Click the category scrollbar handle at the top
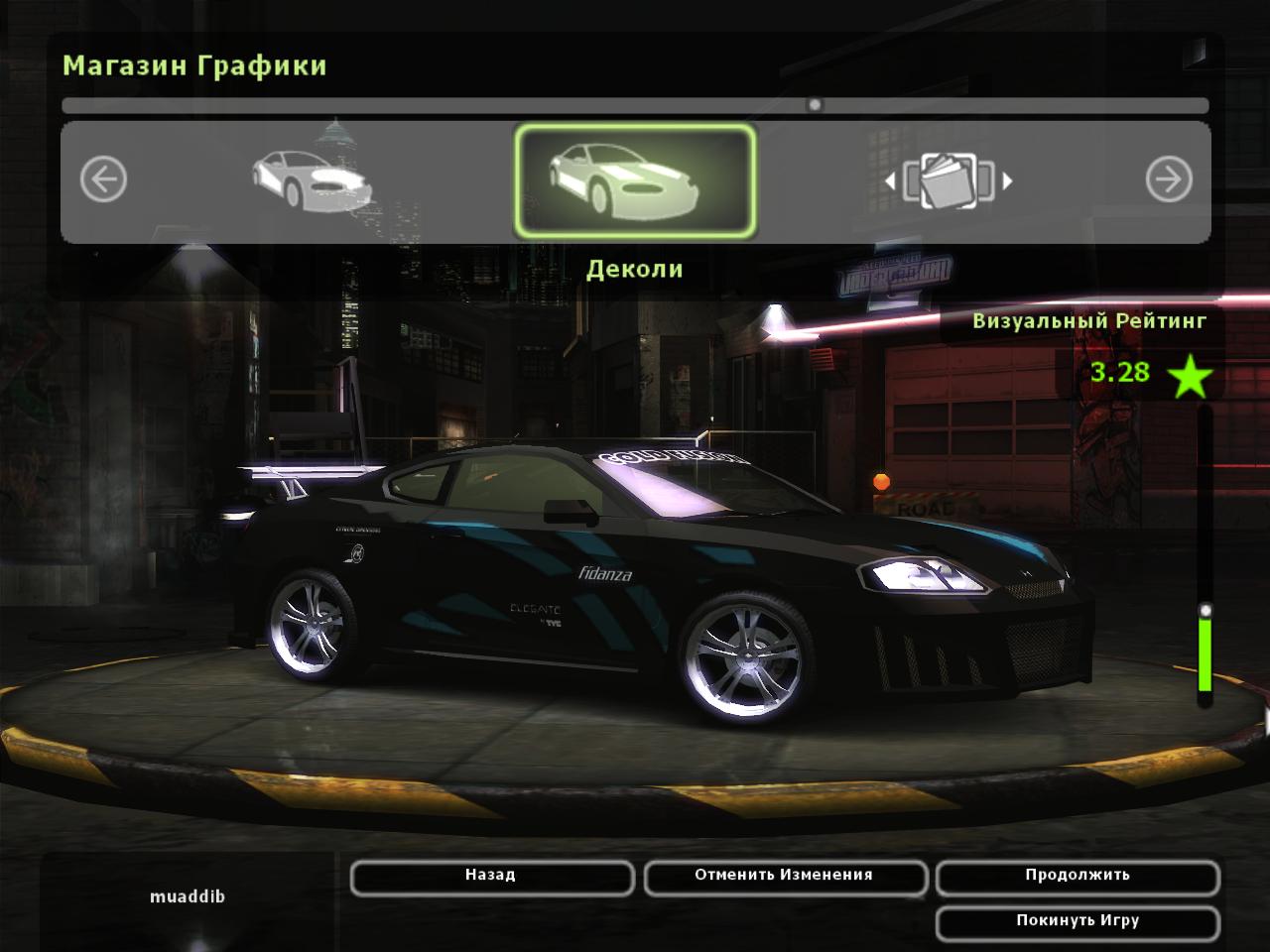Viewport: 1270px width, 952px height. [815, 104]
